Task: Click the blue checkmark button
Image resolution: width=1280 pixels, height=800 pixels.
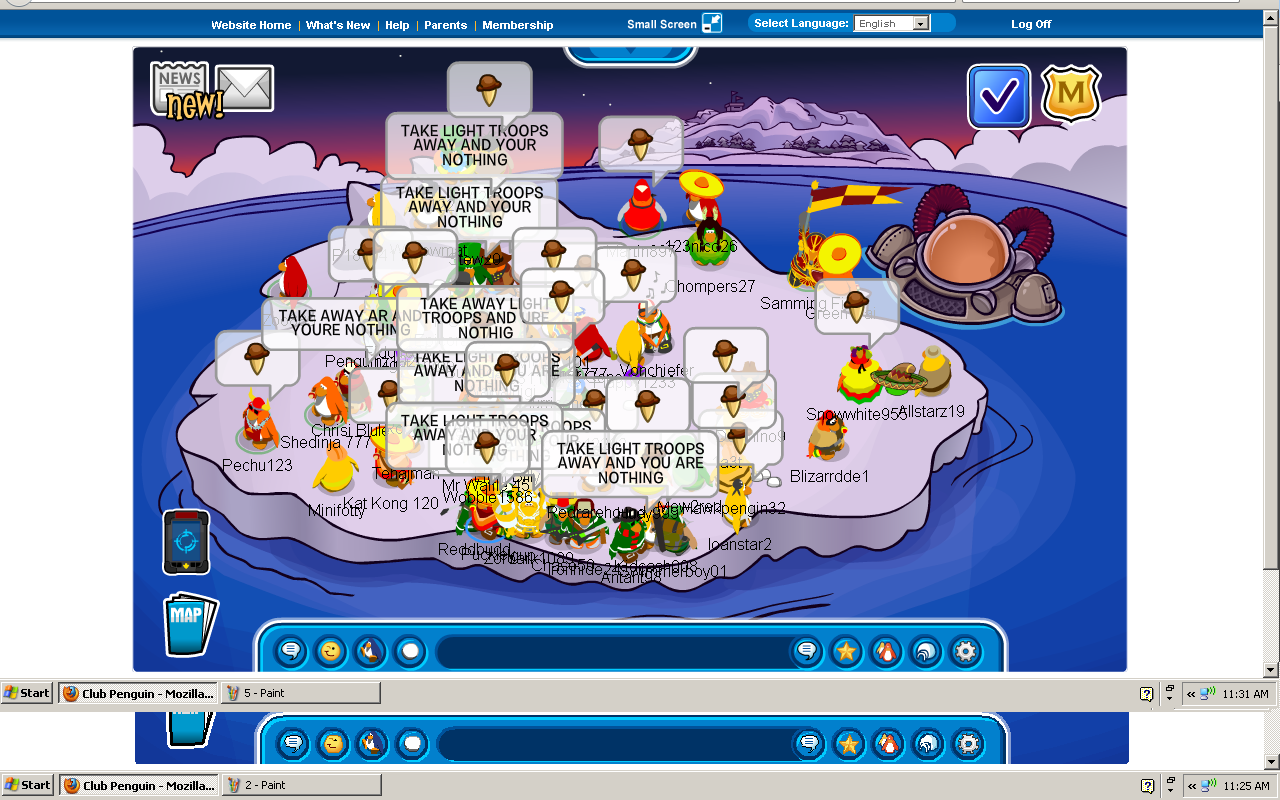Action: click(x=998, y=97)
